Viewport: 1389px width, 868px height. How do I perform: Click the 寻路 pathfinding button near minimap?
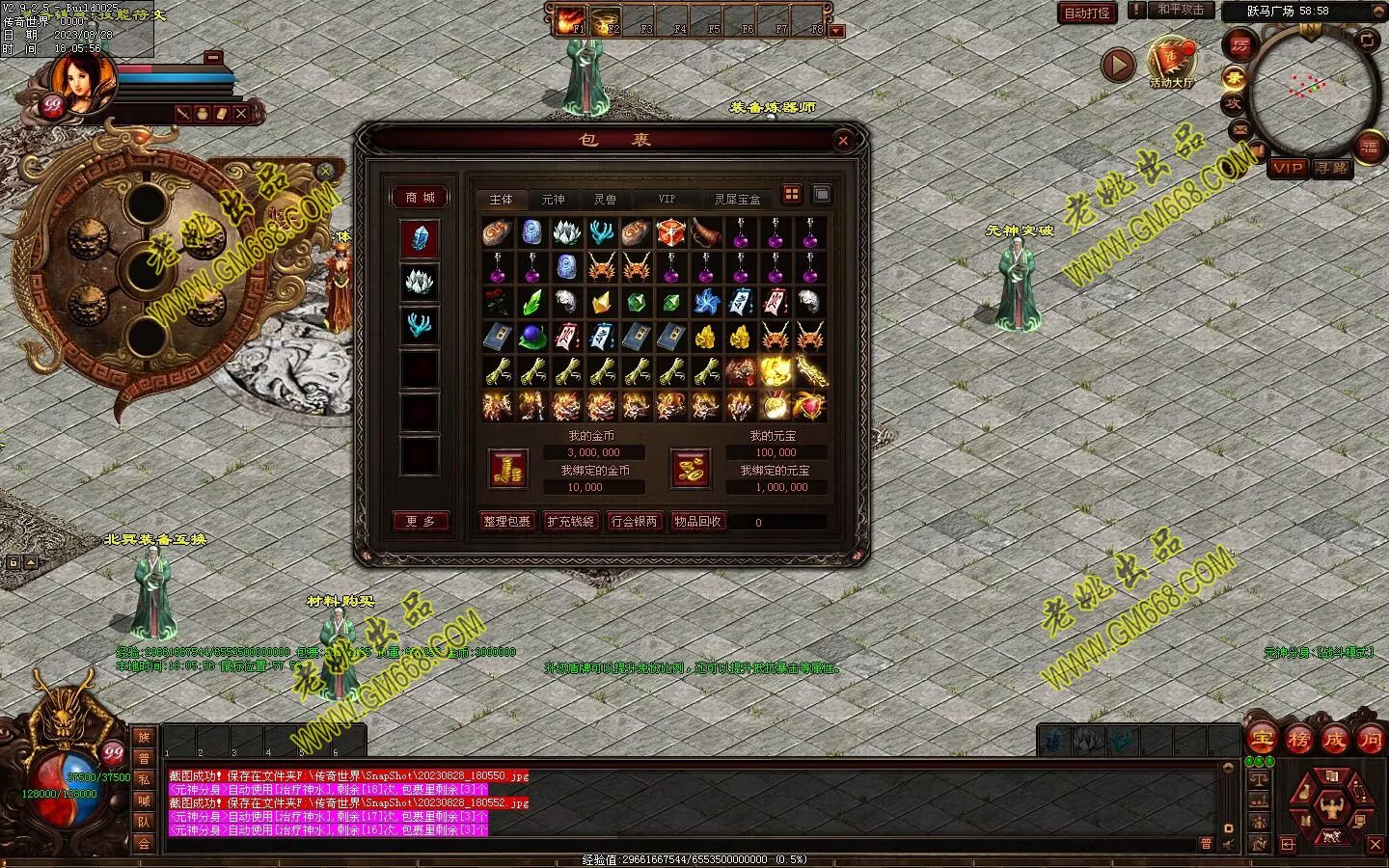click(1332, 168)
